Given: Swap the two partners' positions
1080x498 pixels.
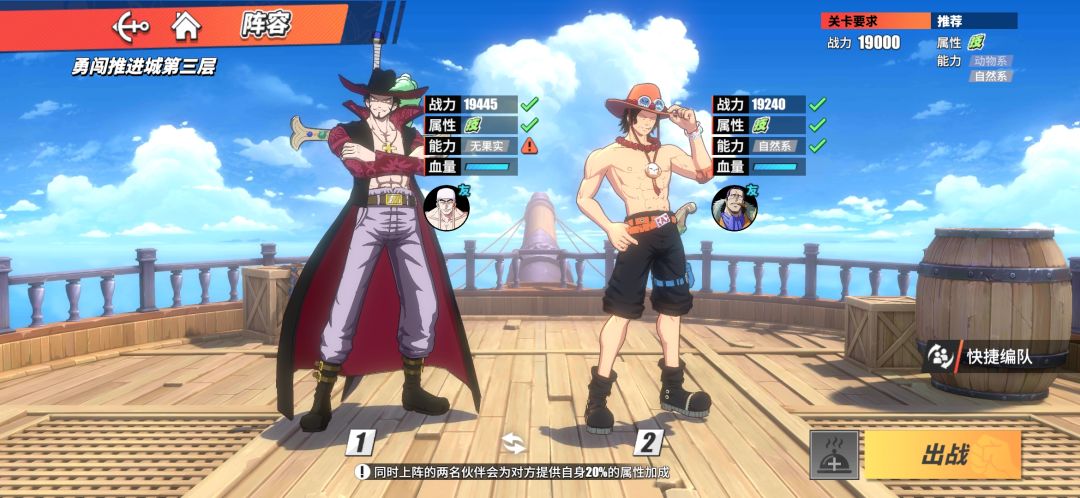Looking at the screenshot, I should point(513,443).
